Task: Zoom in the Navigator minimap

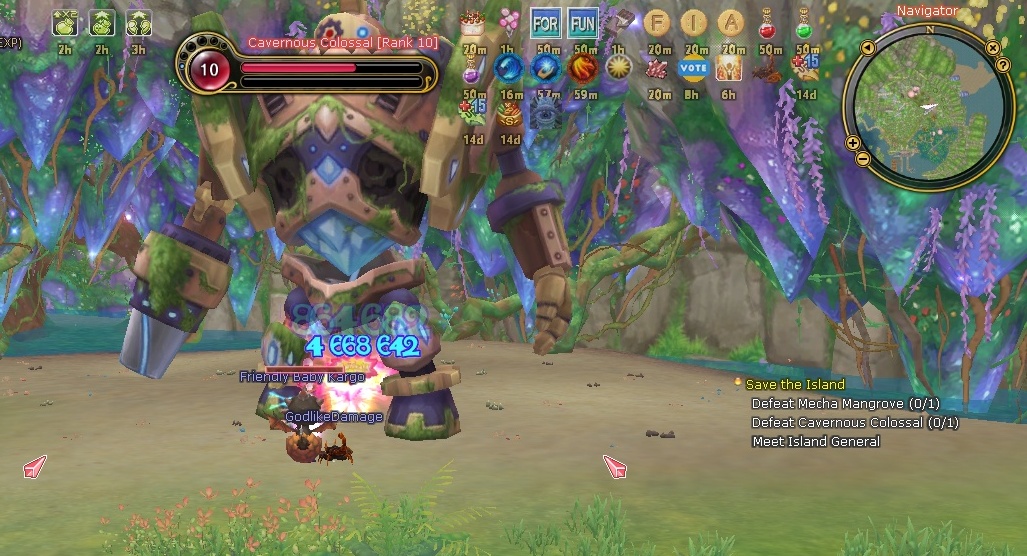Action: click(x=853, y=143)
